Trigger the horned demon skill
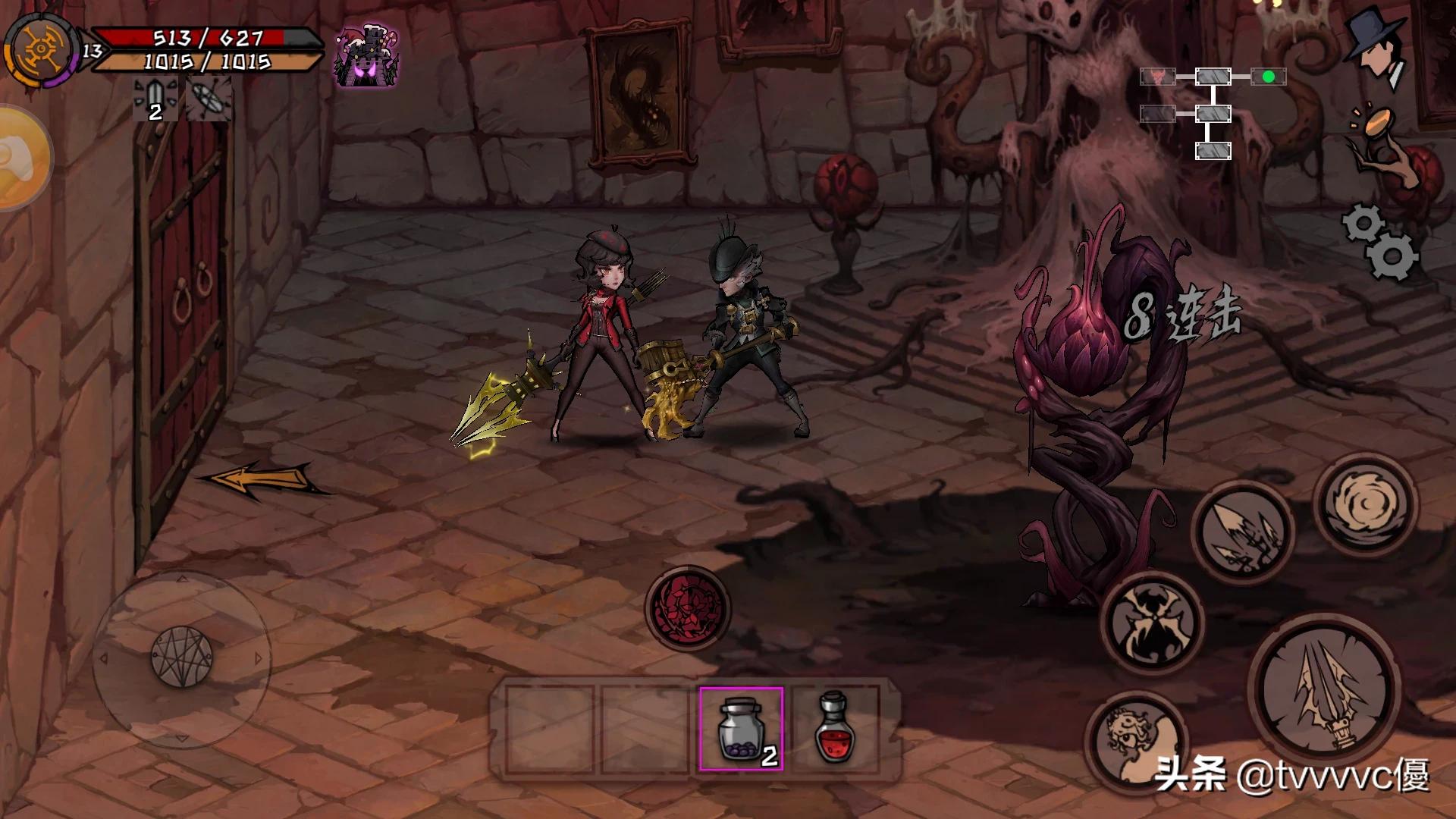The width and height of the screenshot is (1456, 819). click(x=1153, y=623)
